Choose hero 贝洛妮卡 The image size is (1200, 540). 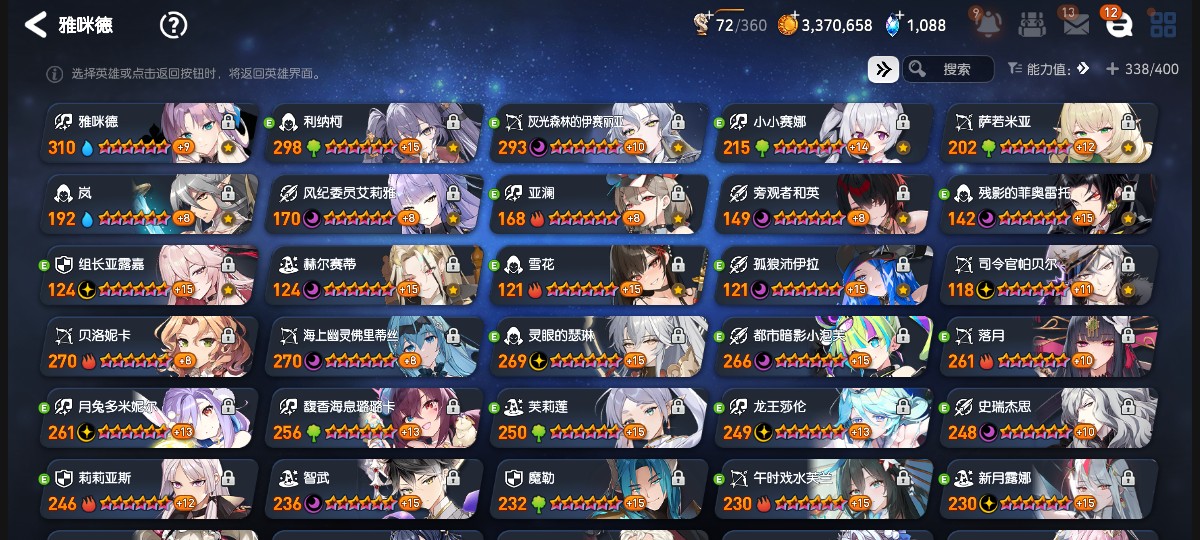[150, 347]
